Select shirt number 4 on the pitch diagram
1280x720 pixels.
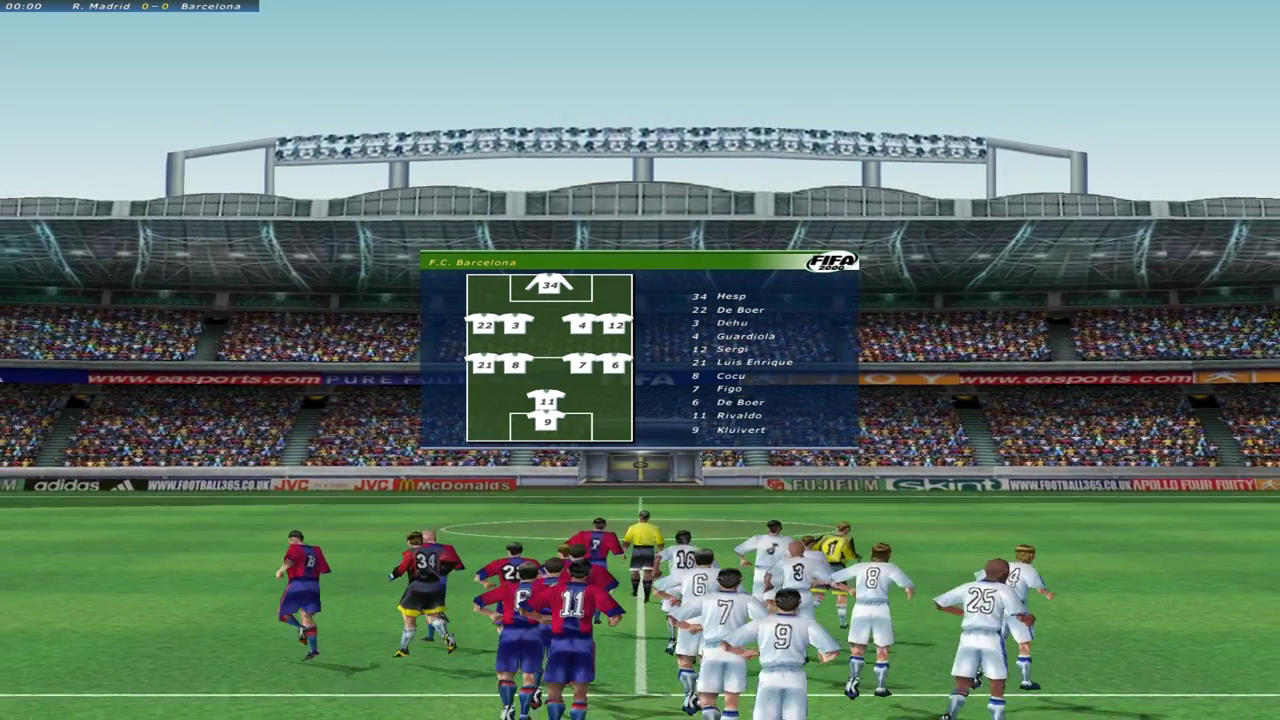582,325
